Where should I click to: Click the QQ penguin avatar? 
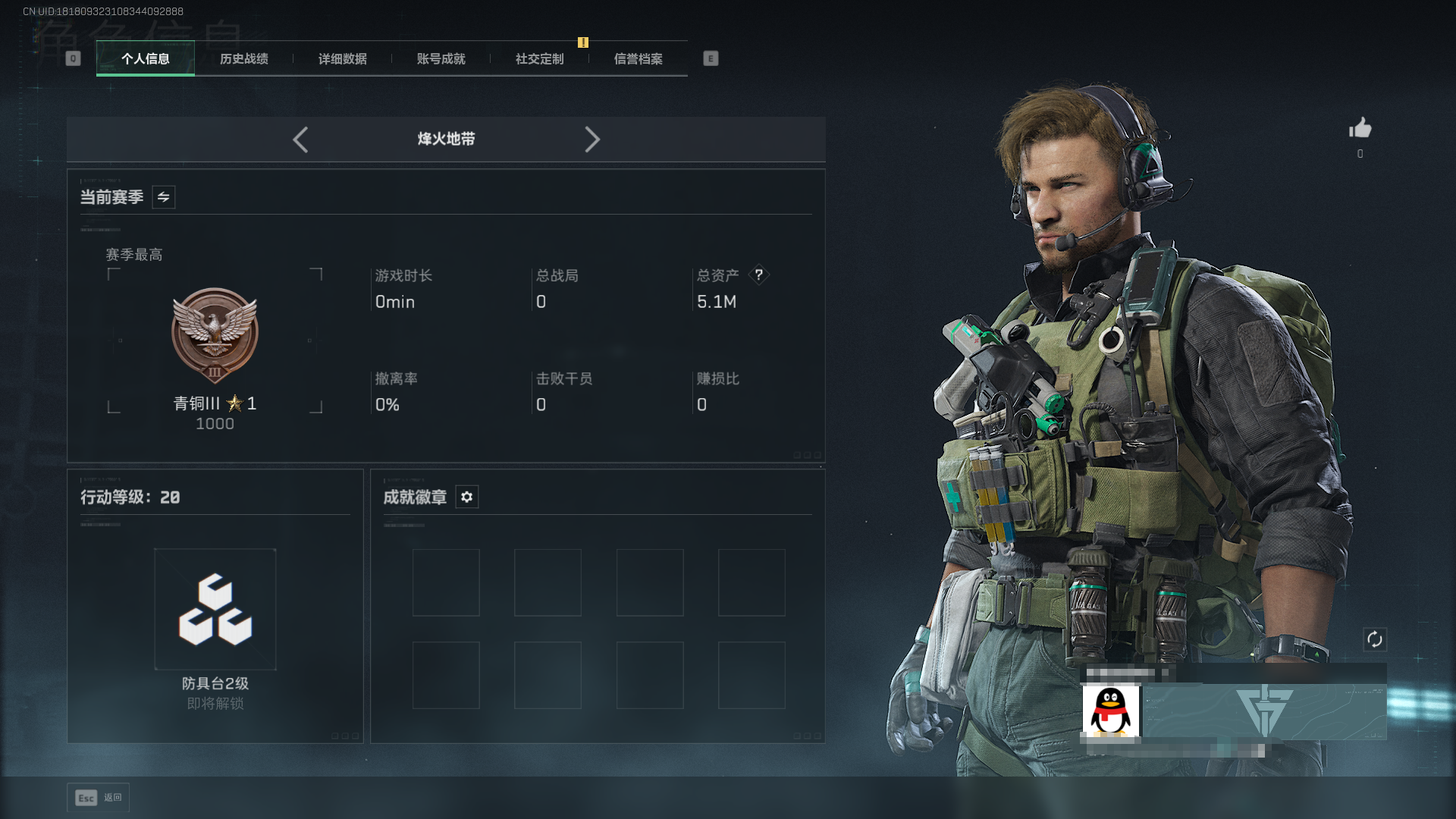[1110, 711]
